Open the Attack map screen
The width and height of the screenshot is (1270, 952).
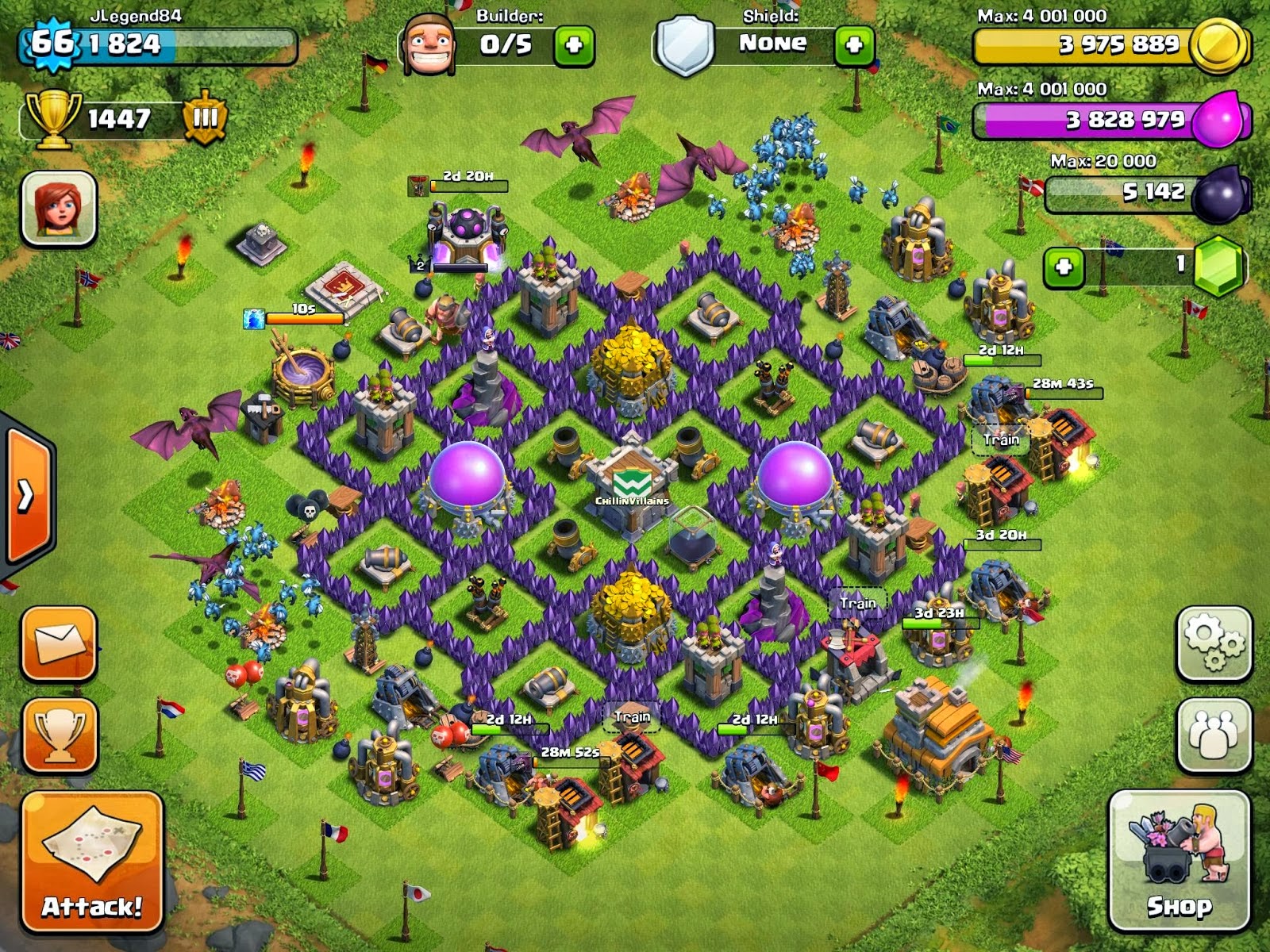[90, 861]
